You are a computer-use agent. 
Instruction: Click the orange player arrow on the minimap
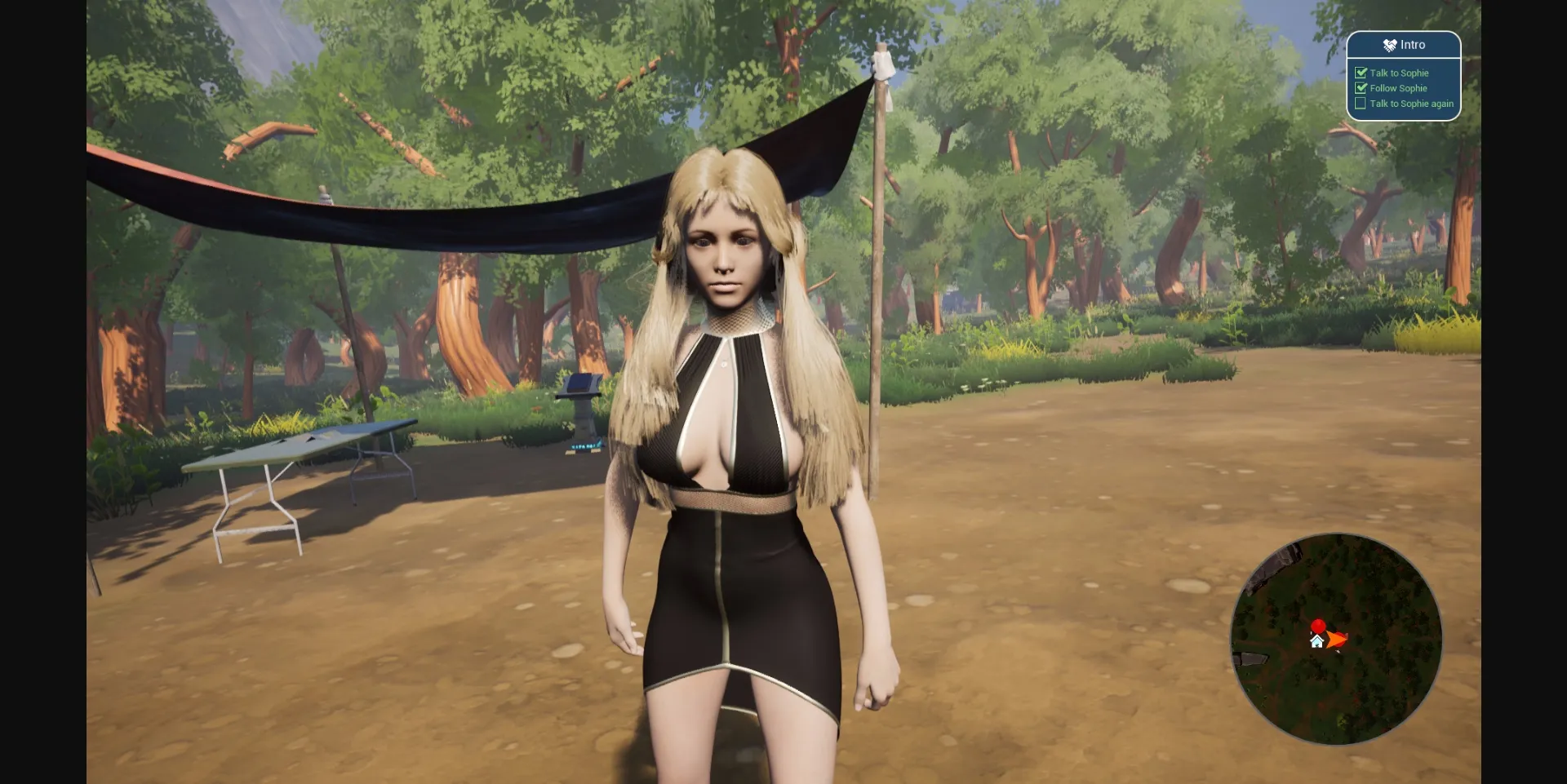[1334, 639]
